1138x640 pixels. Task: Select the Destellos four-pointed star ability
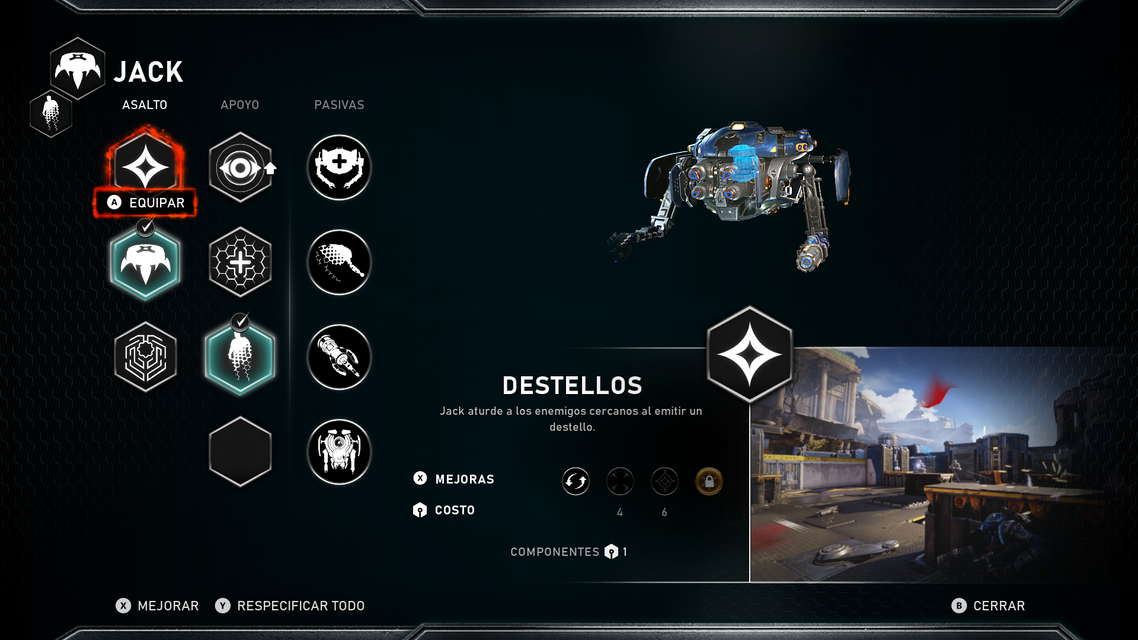(x=145, y=162)
